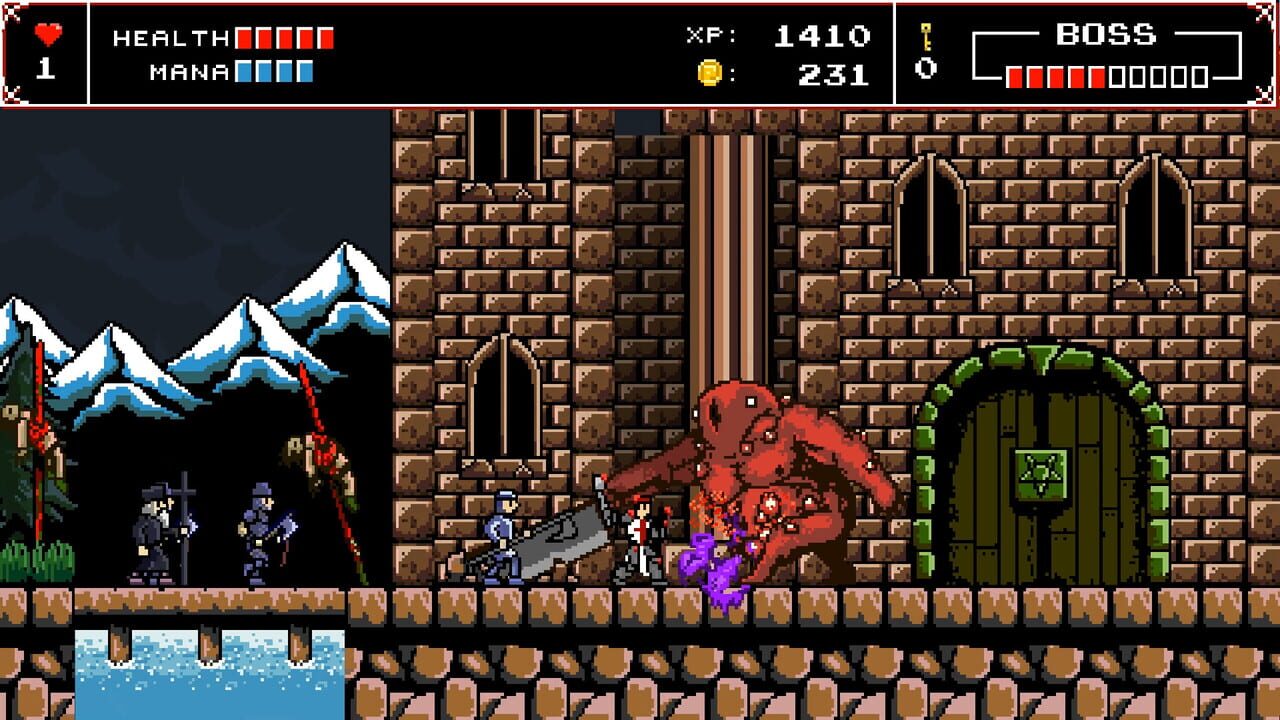Select the gold coin currency icon
This screenshot has width=1280, height=720.
click(x=712, y=72)
